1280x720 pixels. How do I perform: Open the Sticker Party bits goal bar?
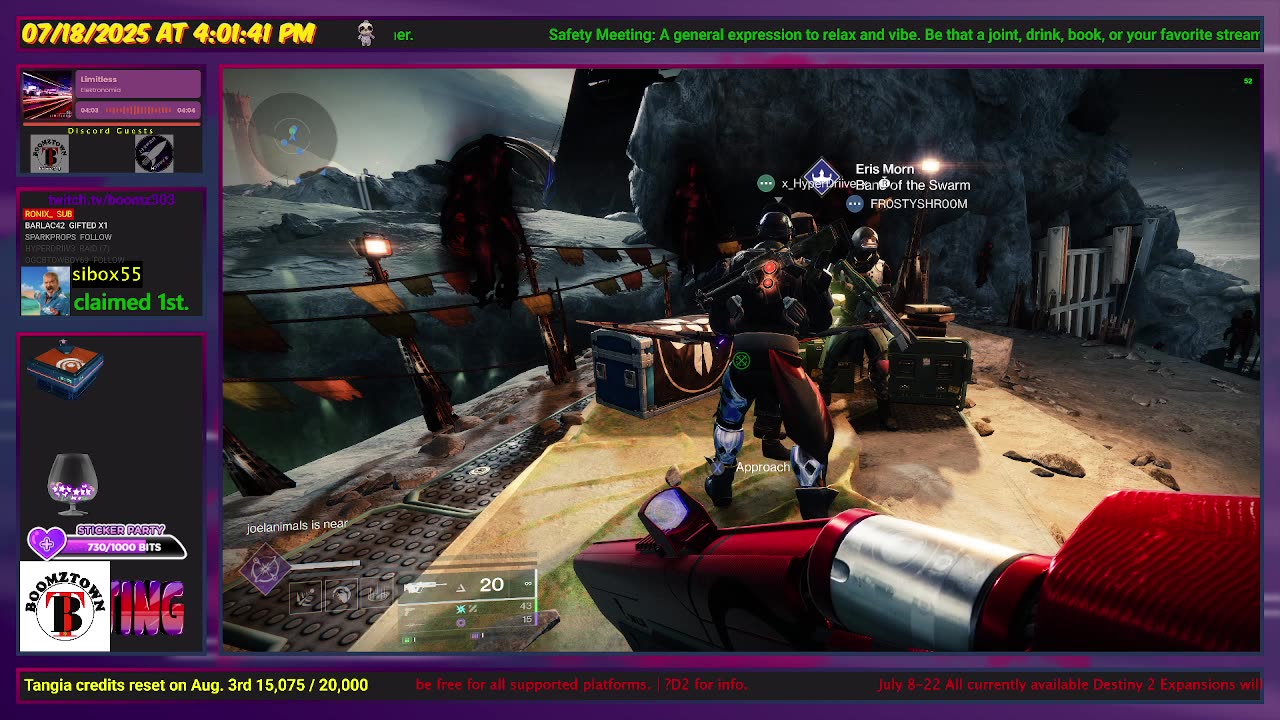[110, 546]
